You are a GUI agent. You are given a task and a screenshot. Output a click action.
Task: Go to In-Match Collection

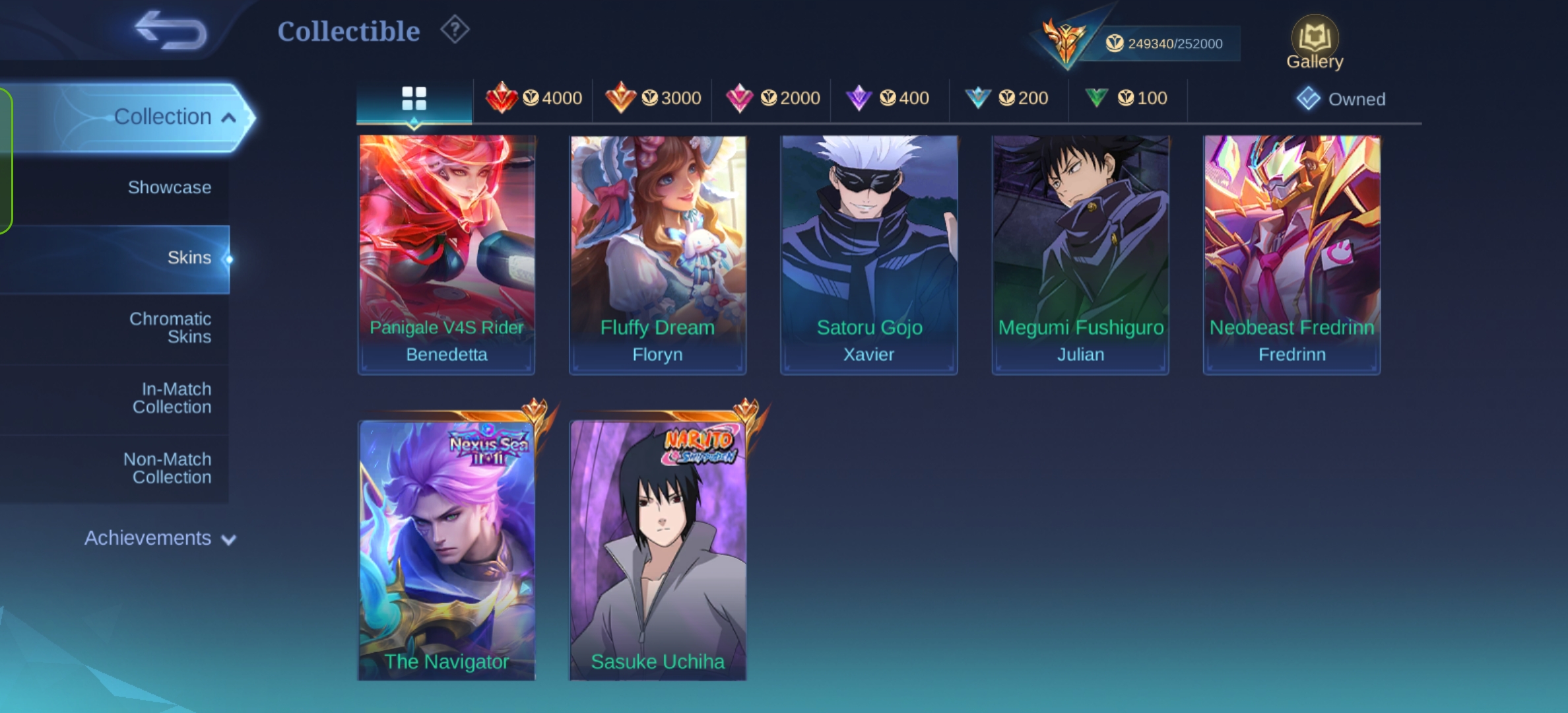coord(172,398)
